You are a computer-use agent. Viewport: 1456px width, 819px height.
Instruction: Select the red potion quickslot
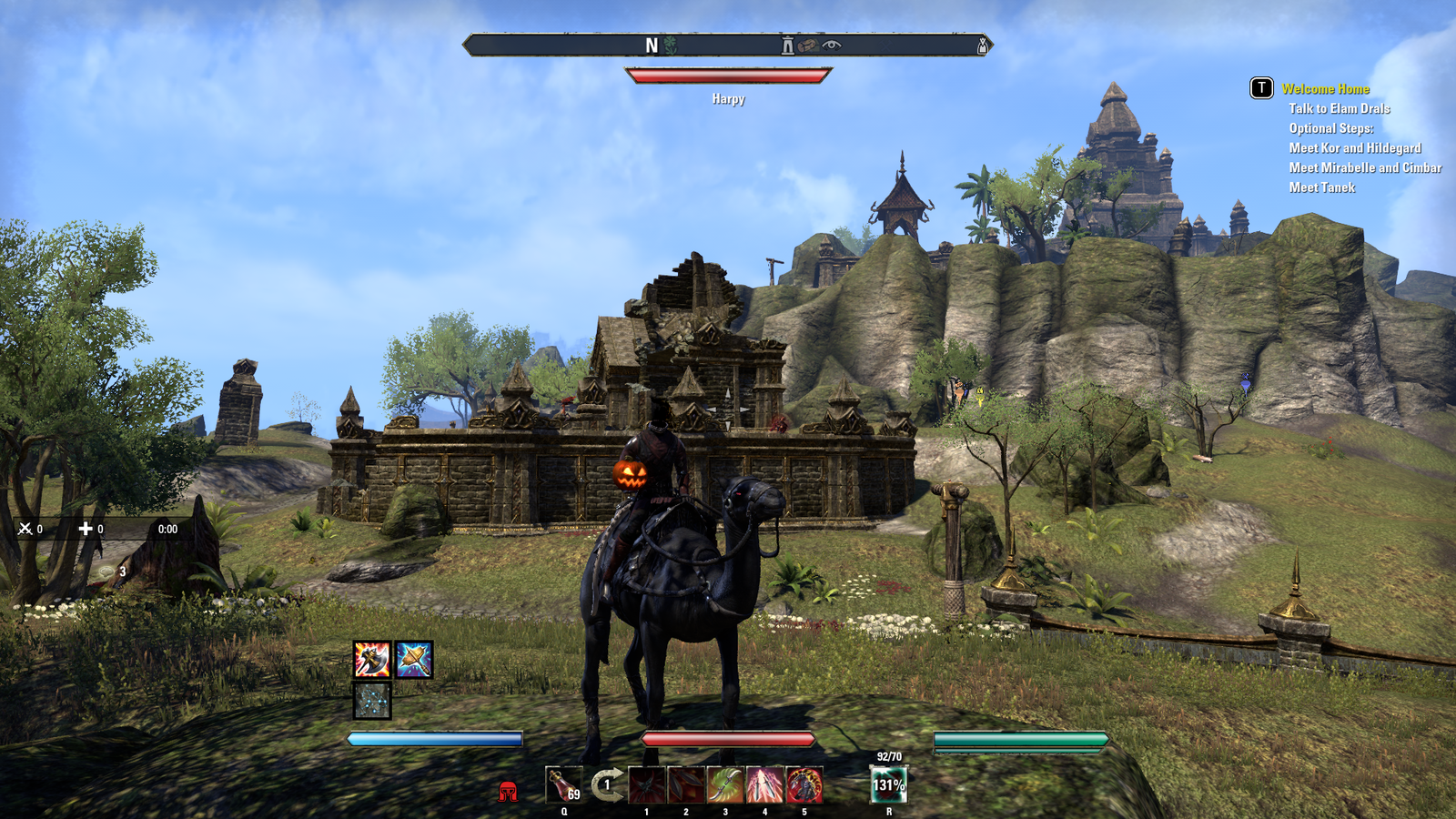pos(563,784)
